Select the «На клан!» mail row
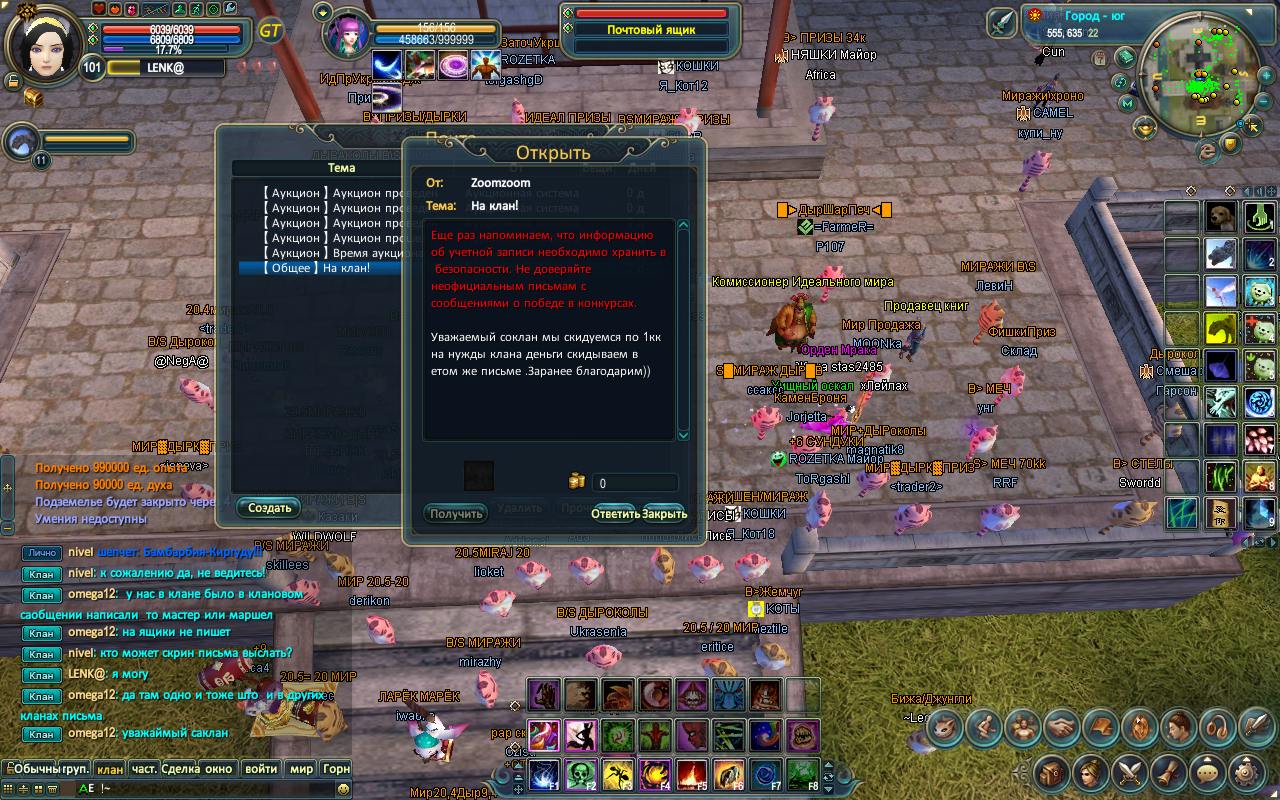 318,268
